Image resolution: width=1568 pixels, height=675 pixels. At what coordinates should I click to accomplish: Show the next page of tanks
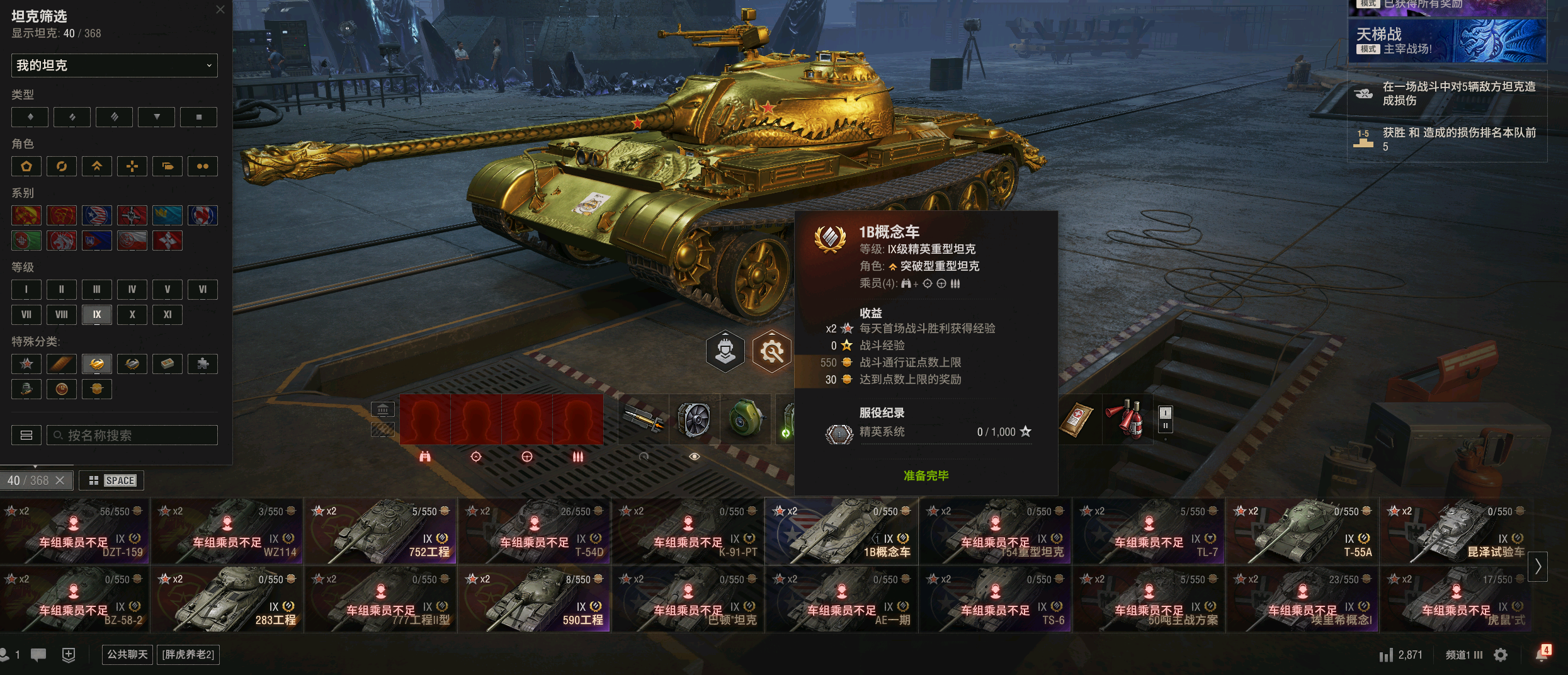1538,567
